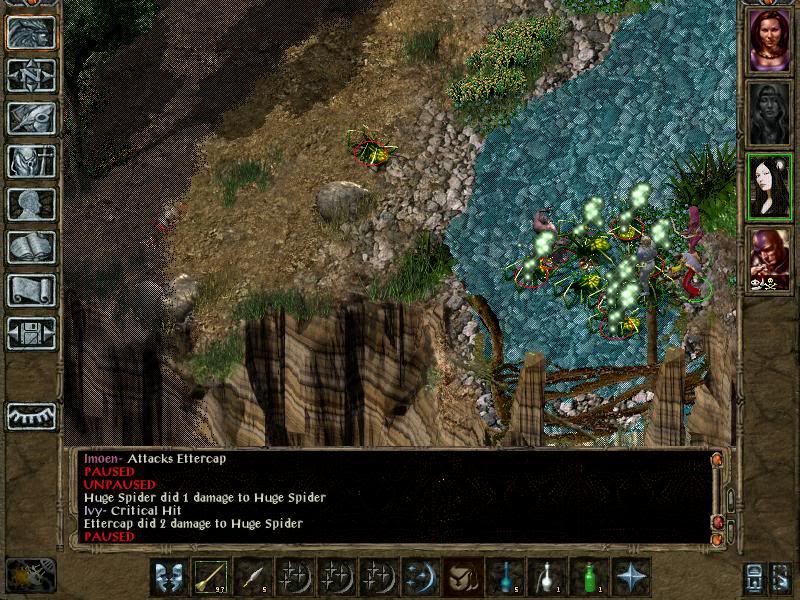Viewport: 800px width, 600px height.
Task: Choose the dagger weapon slot
Action: (x=254, y=577)
